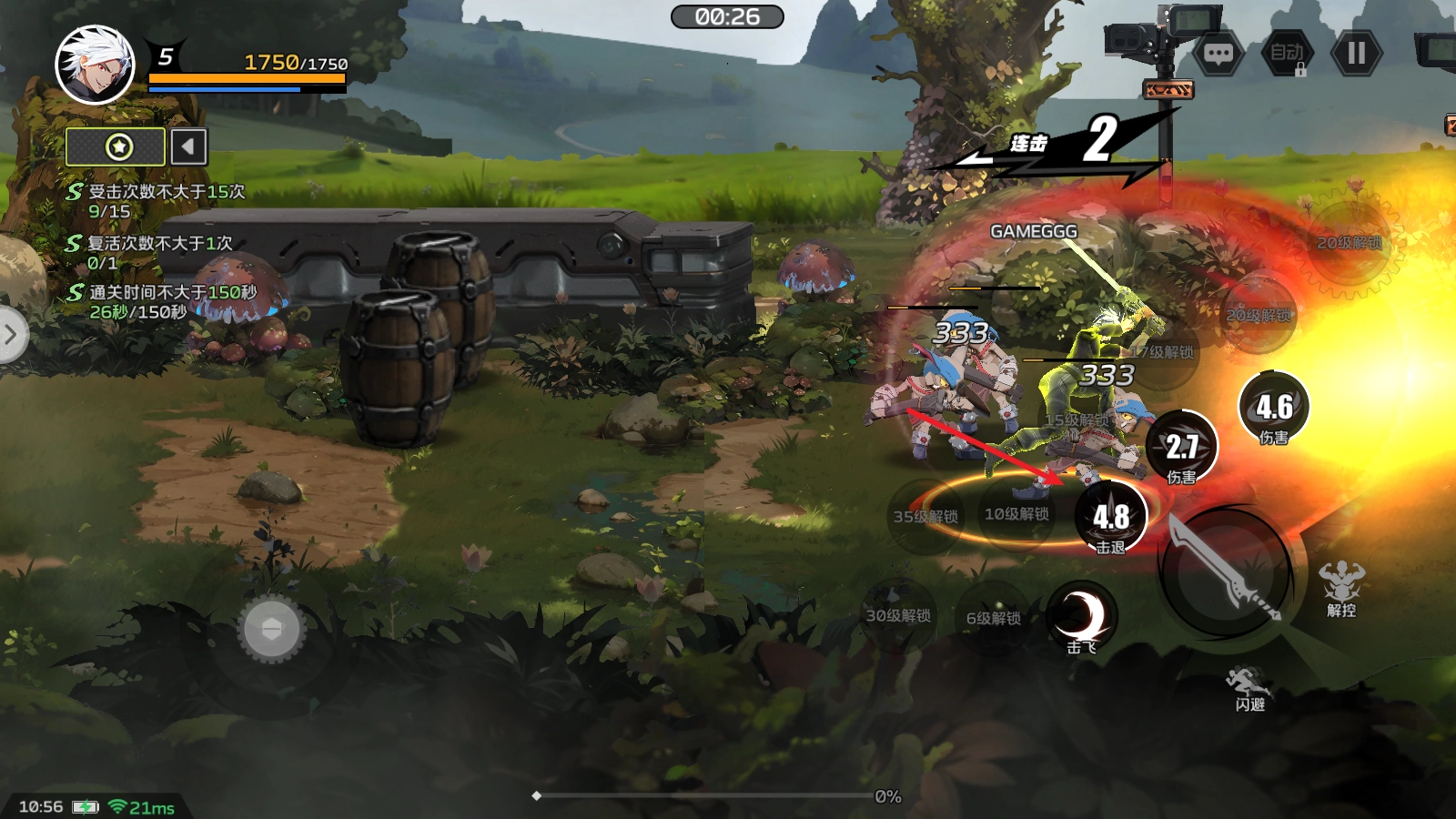Trigger the 击退 knockback skill
Screen dimensions: 1456x819
point(1111,517)
